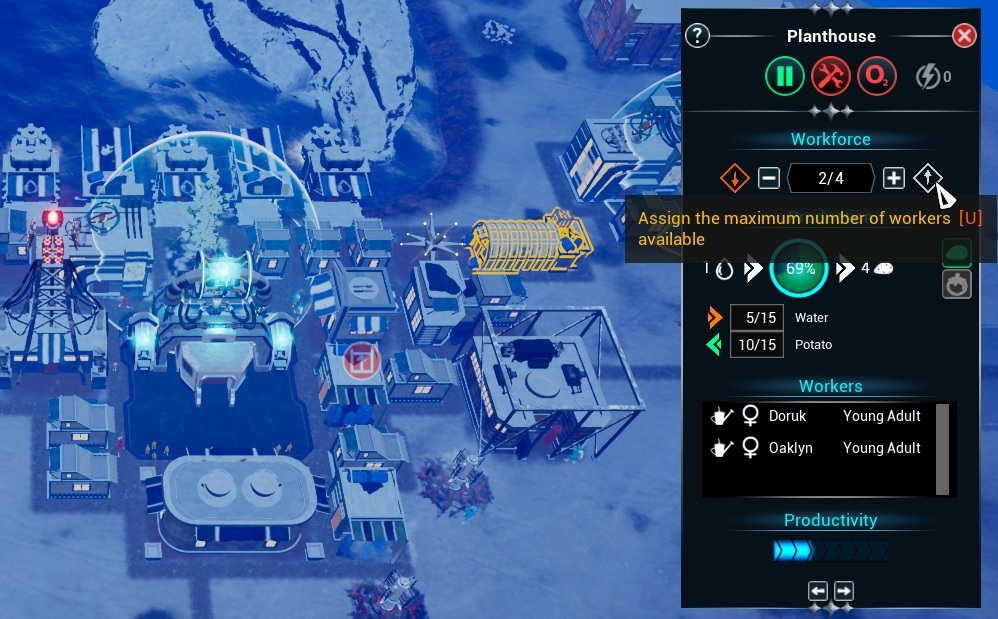Choose the pumpkin crop icon
Viewport: 998px width, 619px height.
(x=957, y=284)
